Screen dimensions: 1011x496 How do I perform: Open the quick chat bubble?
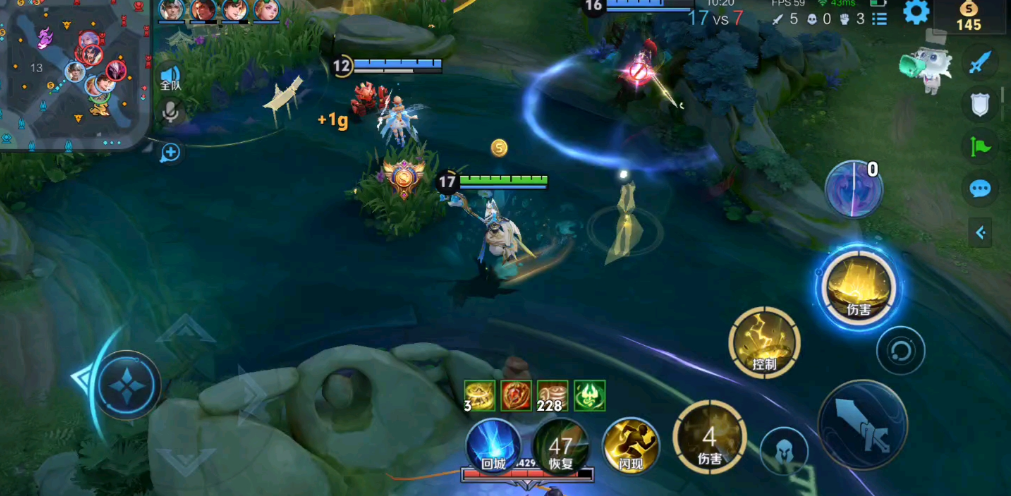tap(980, 188)
